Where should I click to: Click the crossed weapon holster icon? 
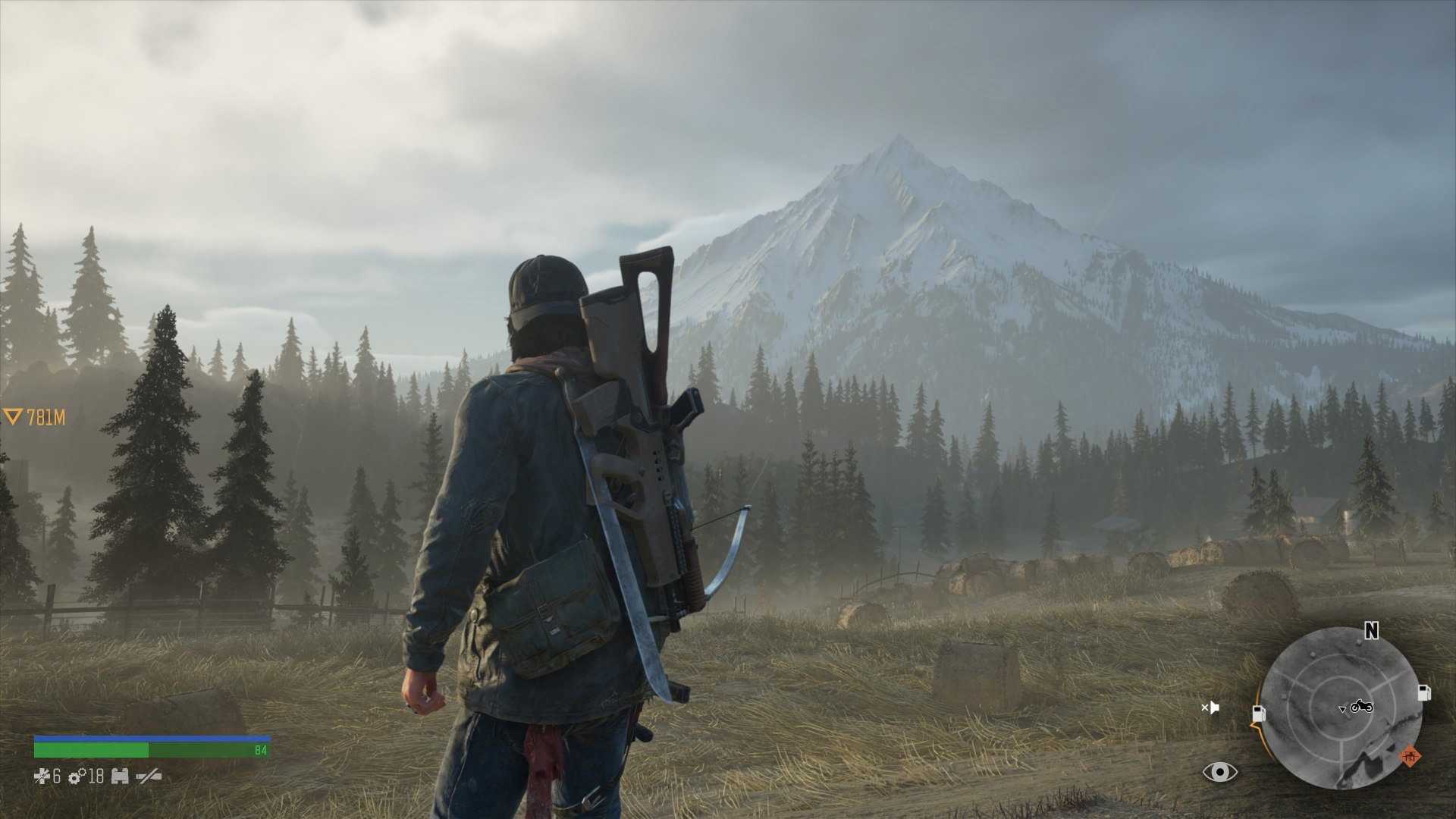coord(149,777)
